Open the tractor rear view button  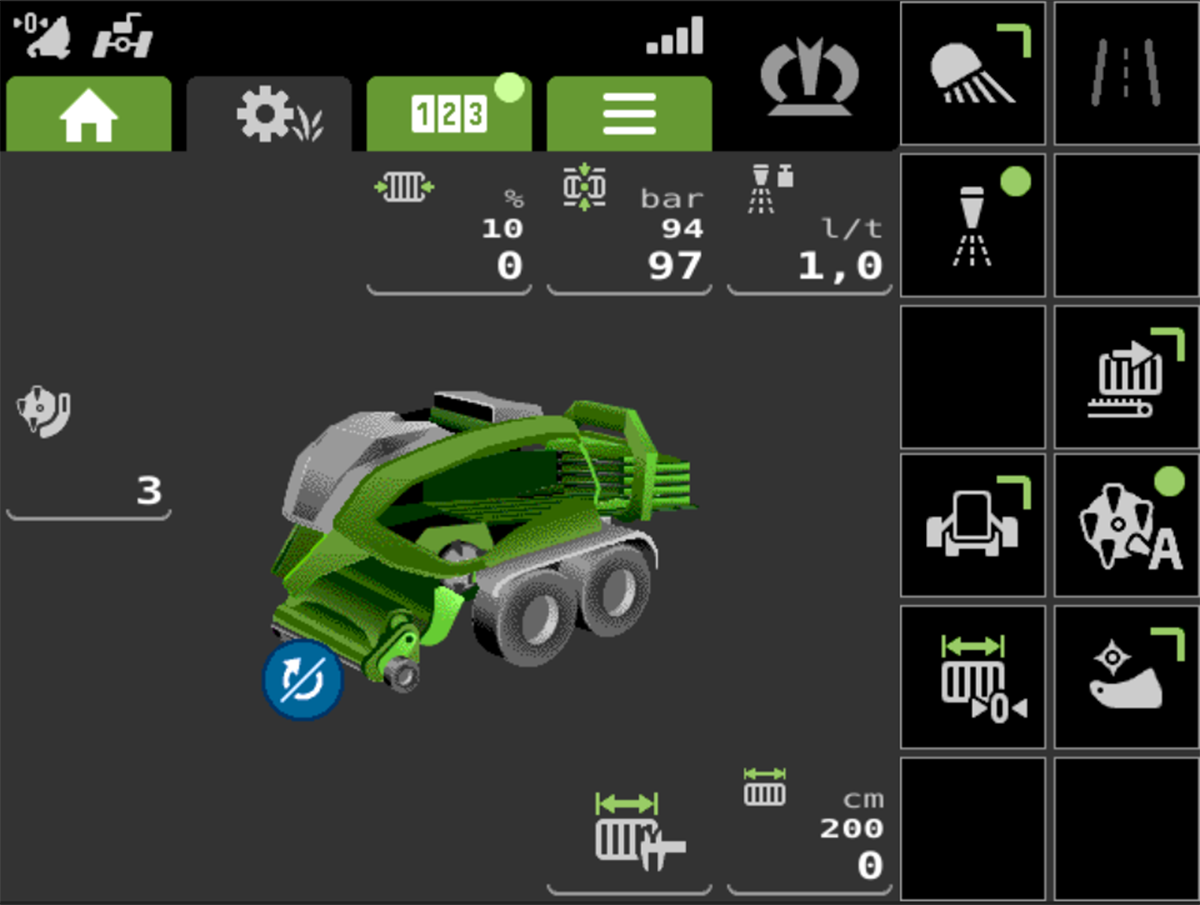tap(973, 525)
